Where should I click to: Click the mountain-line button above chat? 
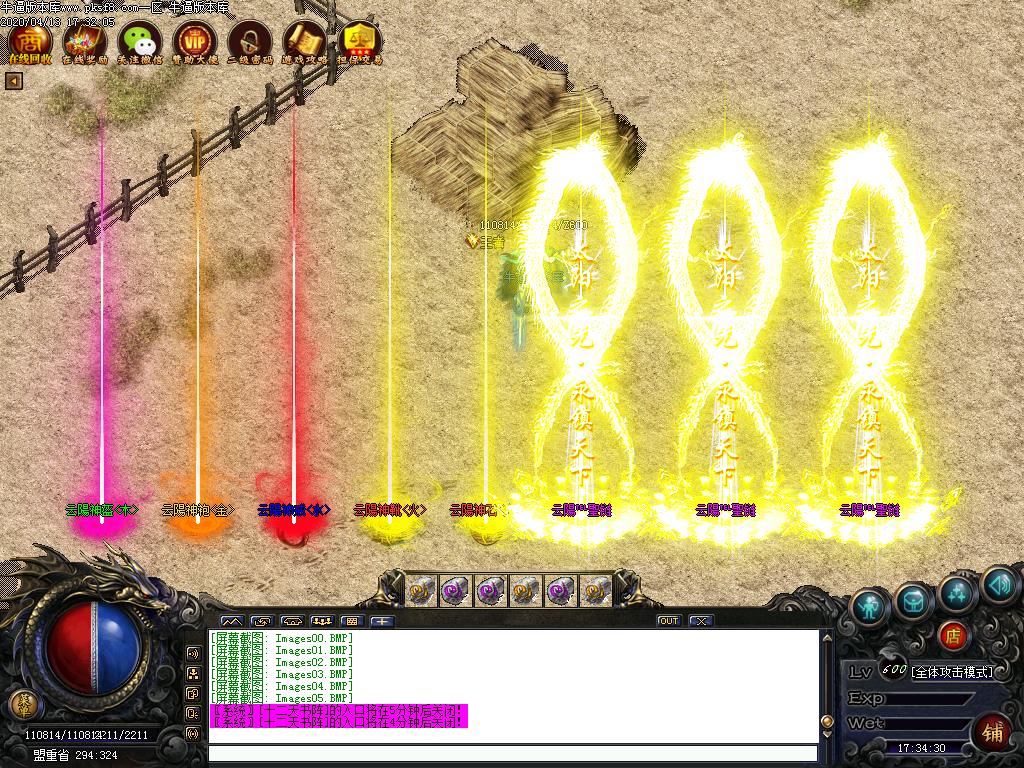(231, 621)
